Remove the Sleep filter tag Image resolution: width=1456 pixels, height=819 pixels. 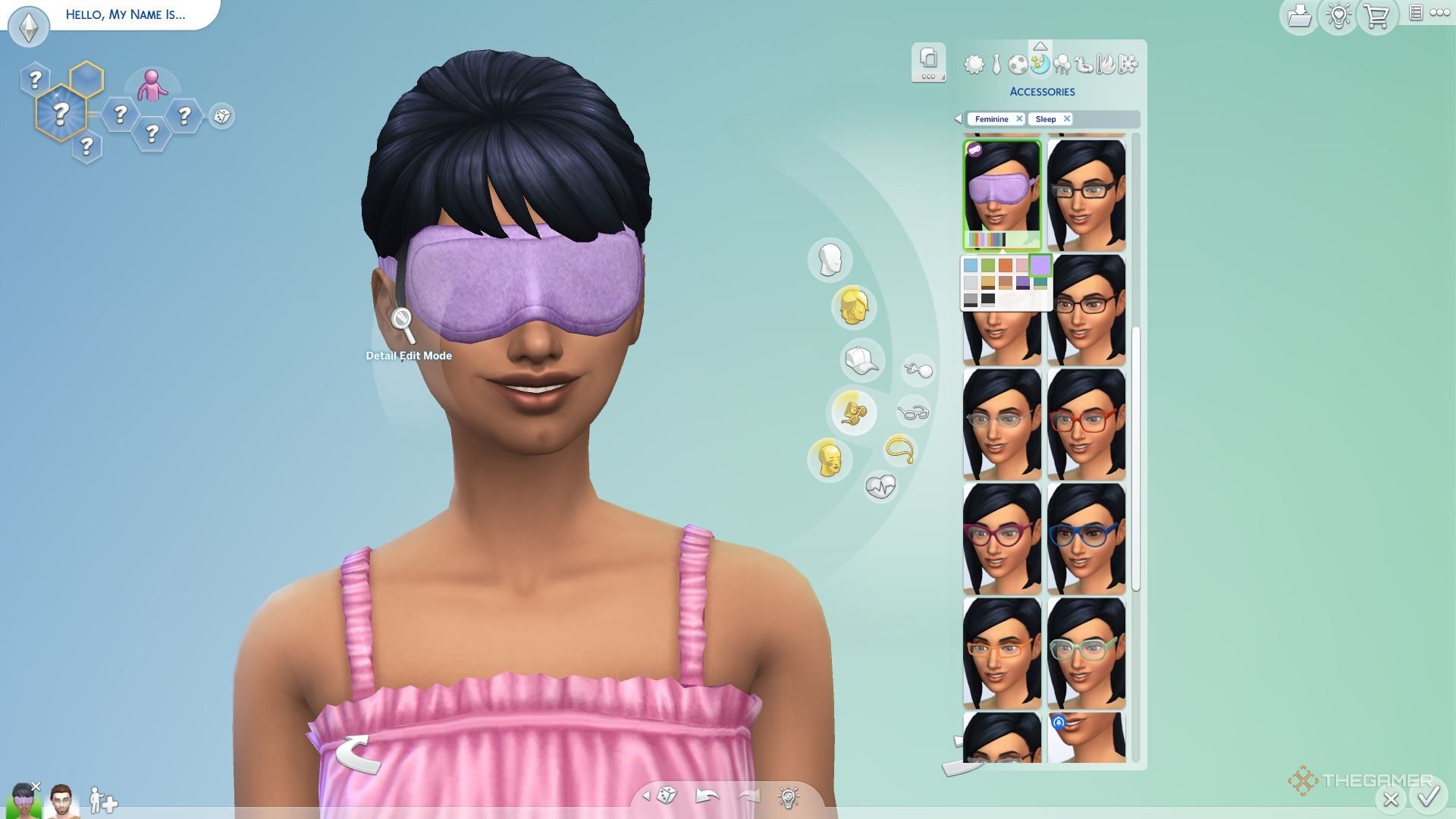1066,119
